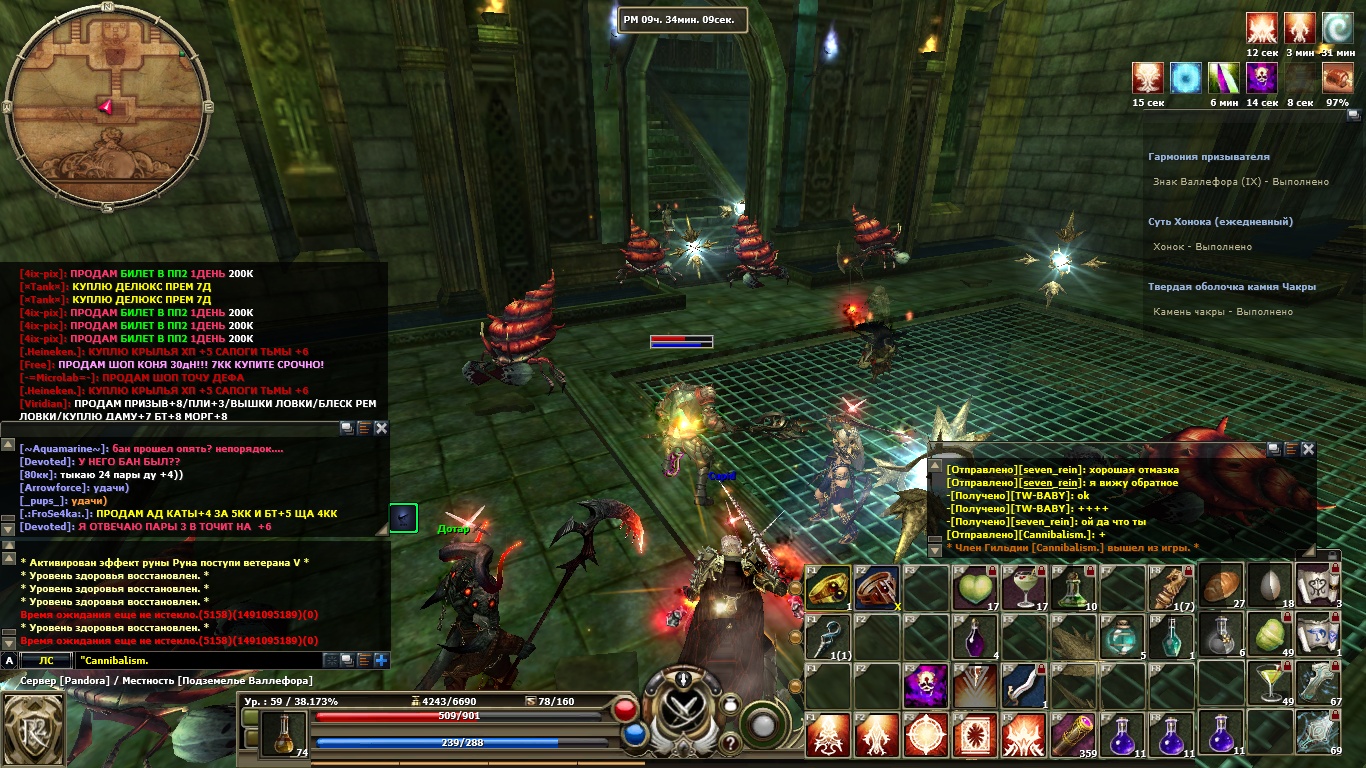Close the general chat window
The width and height of the screenshot is (1366, 768).
coord(381,428)
